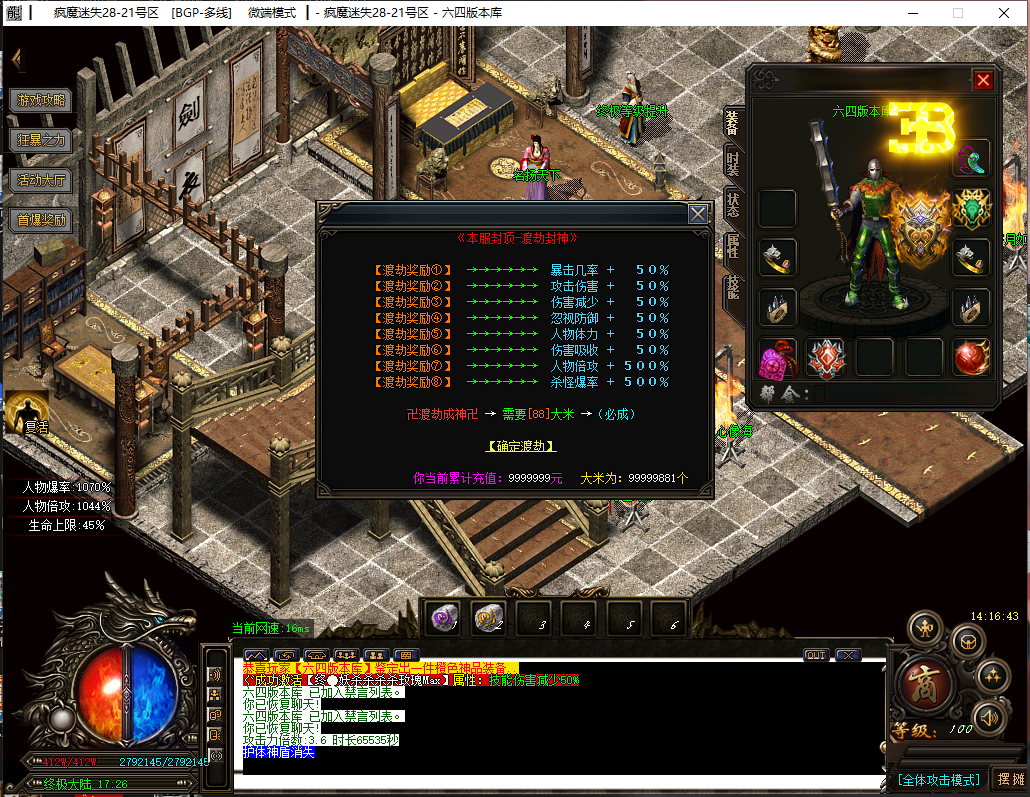Open the 游戏攻略 guide menu
The image size is (1030, 797).
(x=42, y=100)
